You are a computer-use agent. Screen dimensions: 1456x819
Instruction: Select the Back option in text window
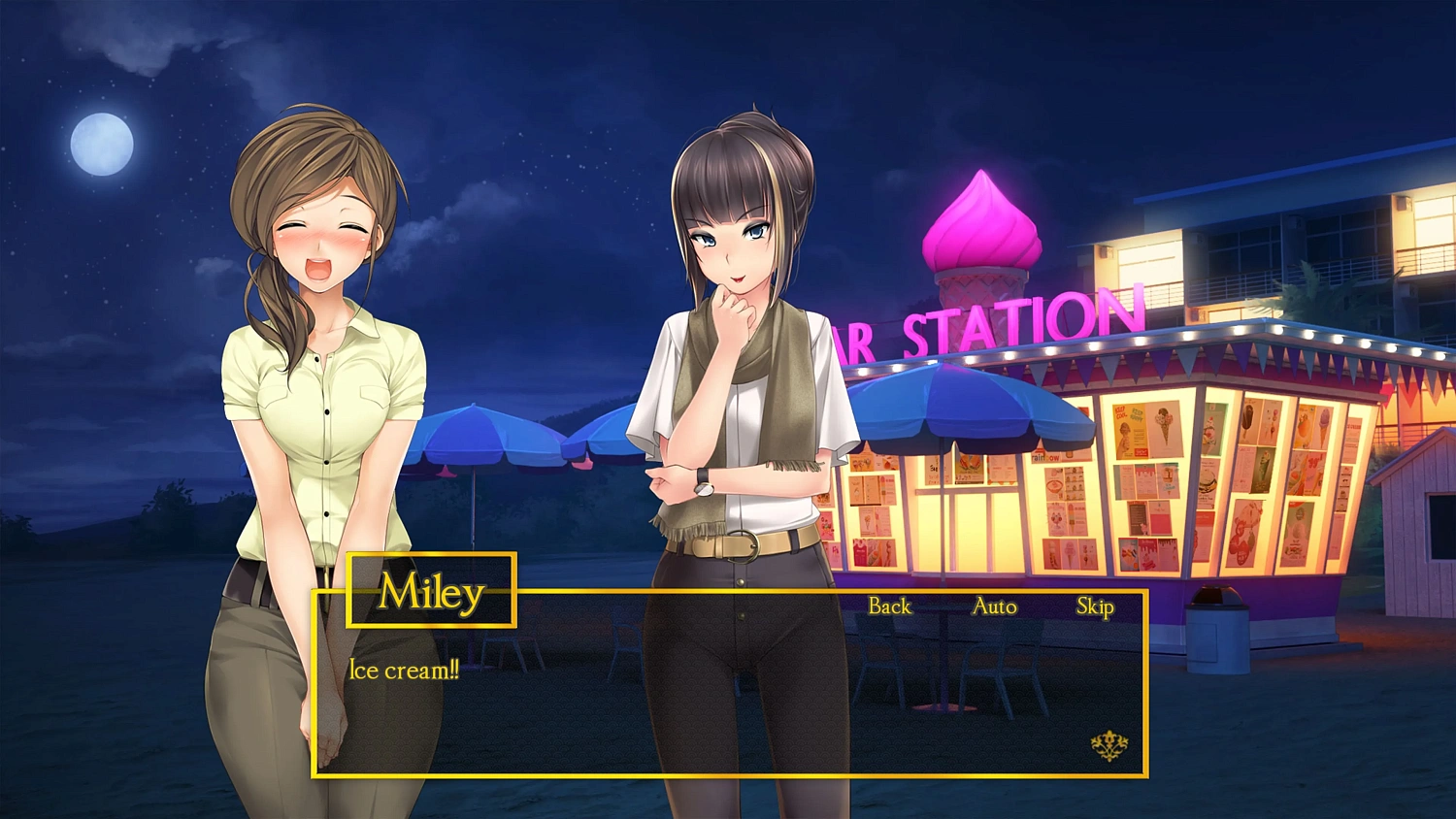pyautogui.click(x=888, y=606)
